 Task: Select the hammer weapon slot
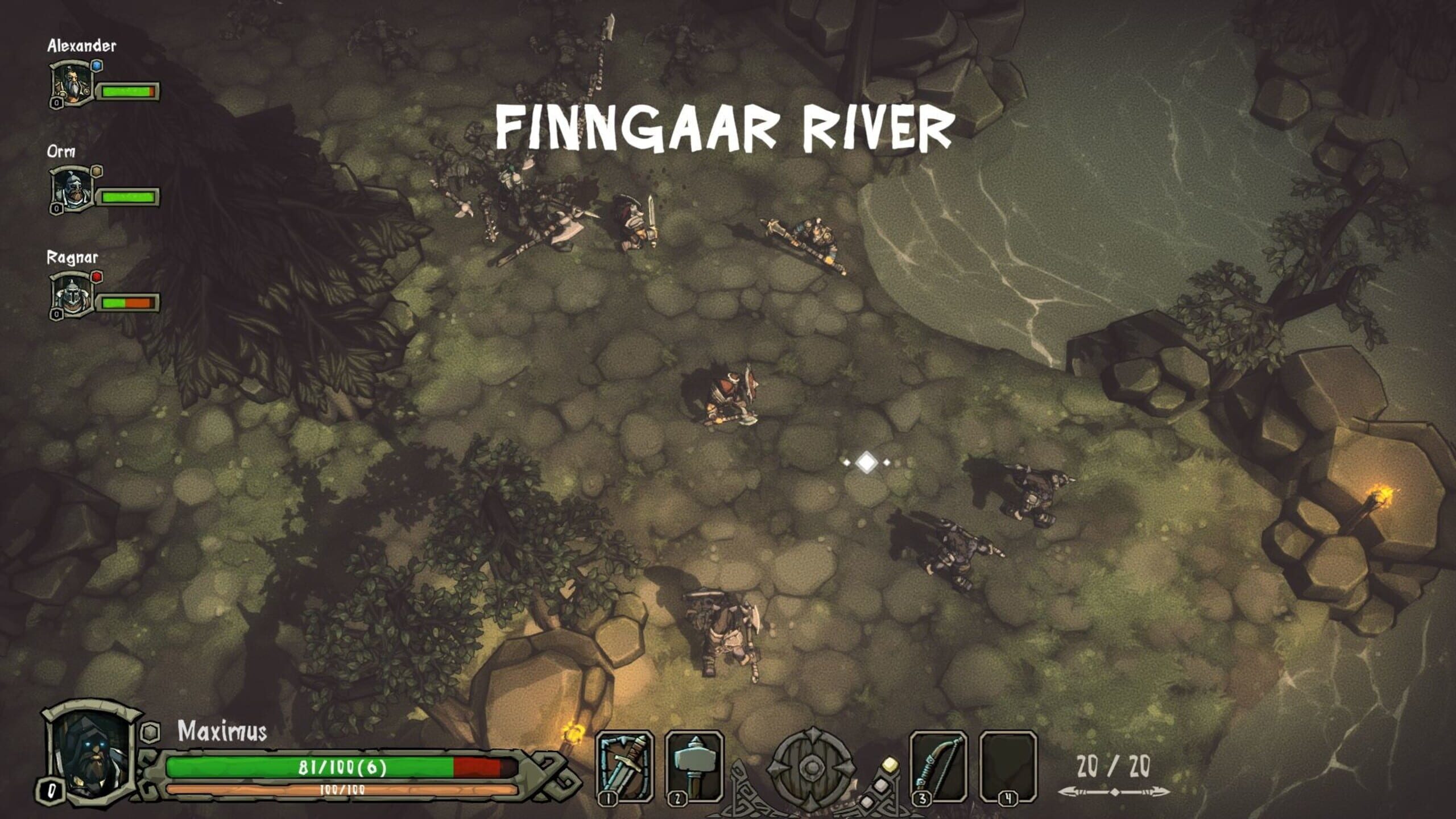tap(693, 766)
